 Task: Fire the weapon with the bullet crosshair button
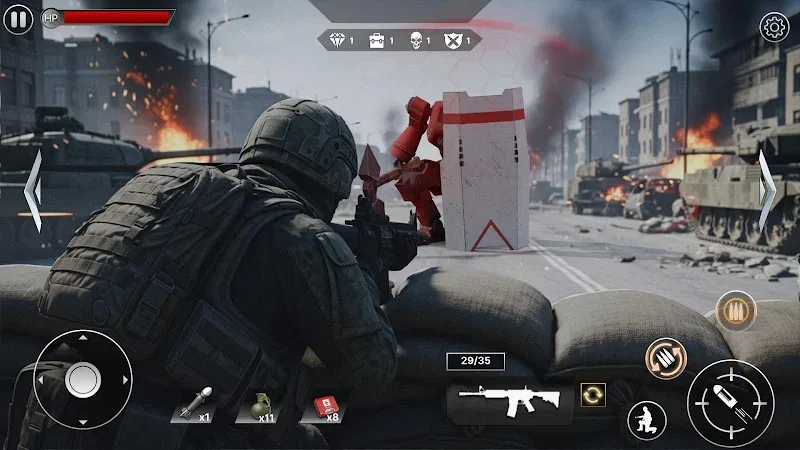coord(730,401)
